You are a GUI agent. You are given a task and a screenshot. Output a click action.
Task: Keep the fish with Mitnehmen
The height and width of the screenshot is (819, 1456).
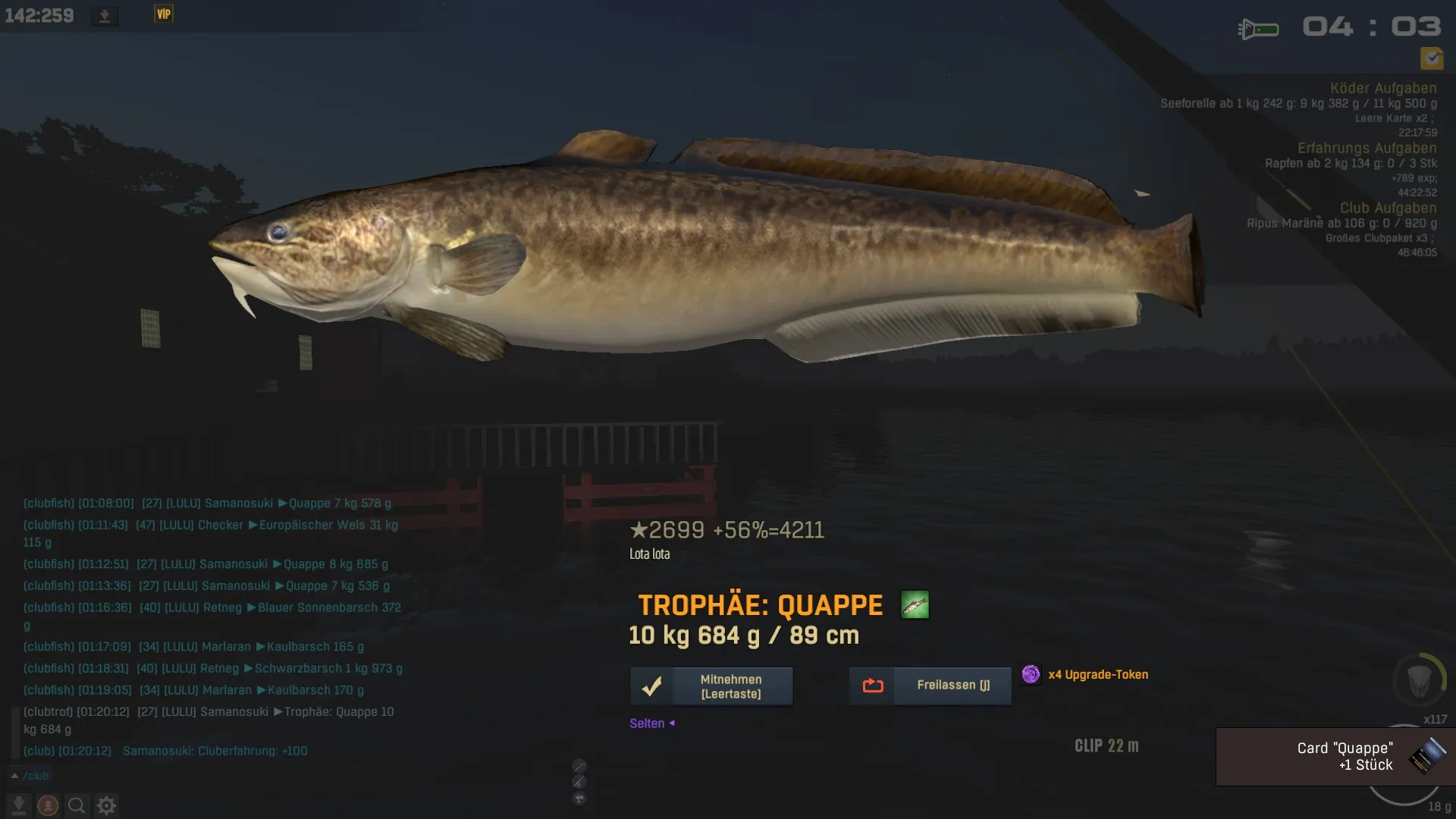[x=711, y=686]
